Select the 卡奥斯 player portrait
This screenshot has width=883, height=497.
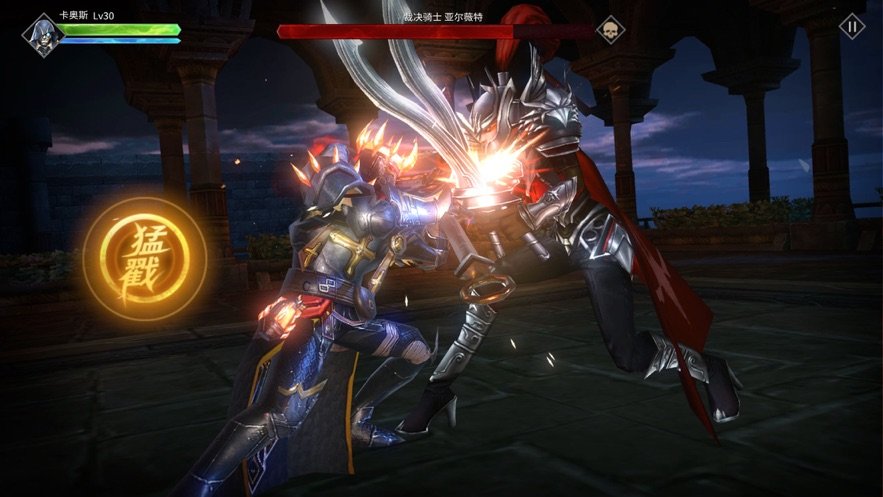(x=42, y=33)
